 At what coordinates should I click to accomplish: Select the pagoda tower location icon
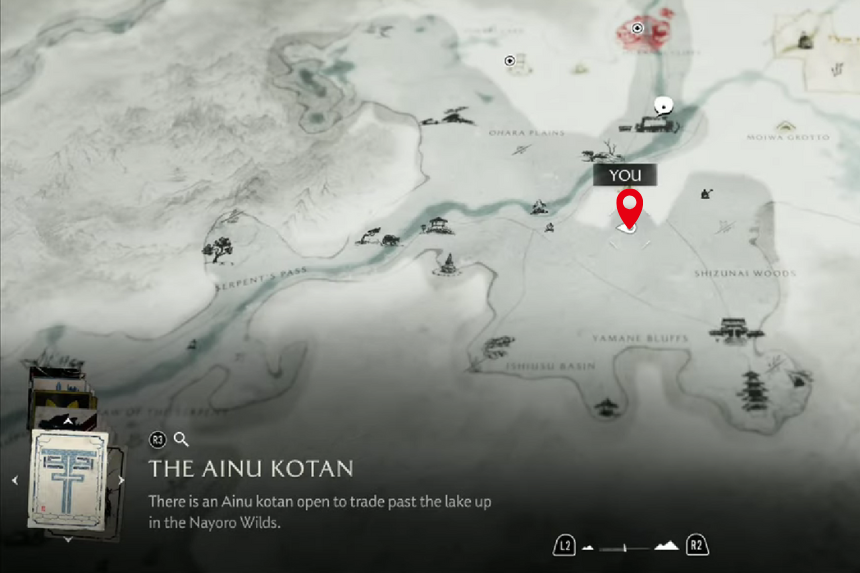752,386
